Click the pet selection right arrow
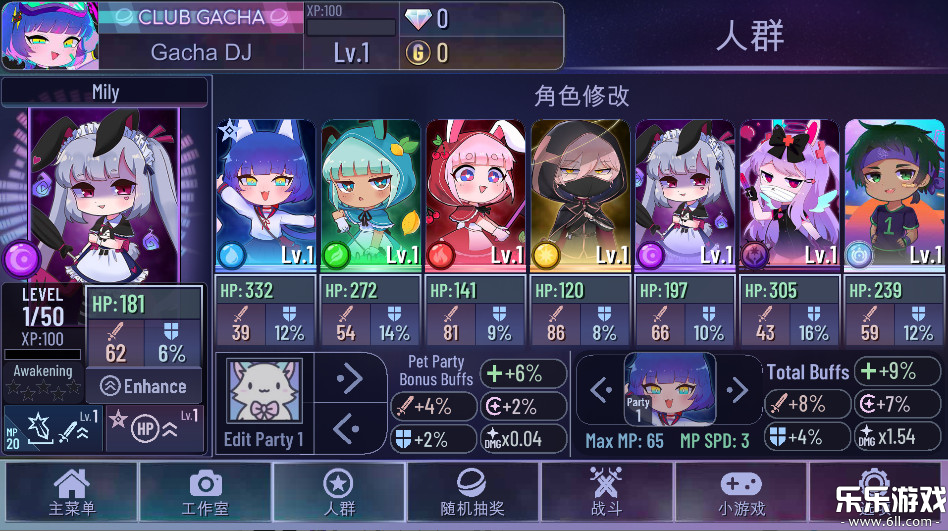Viewport: 948px width, 531px height. coord(349,378)
